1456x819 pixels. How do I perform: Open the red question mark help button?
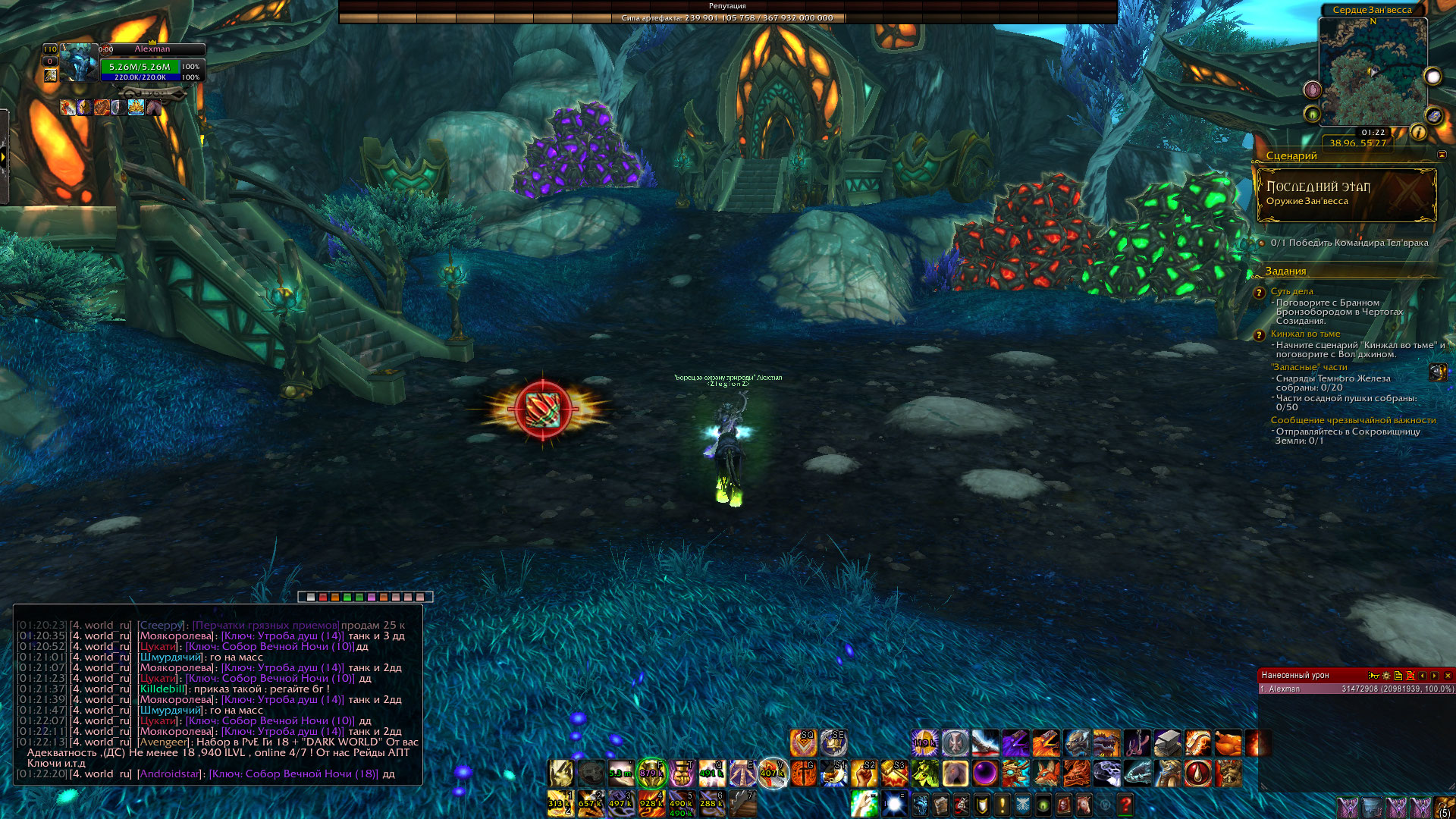1125,804
